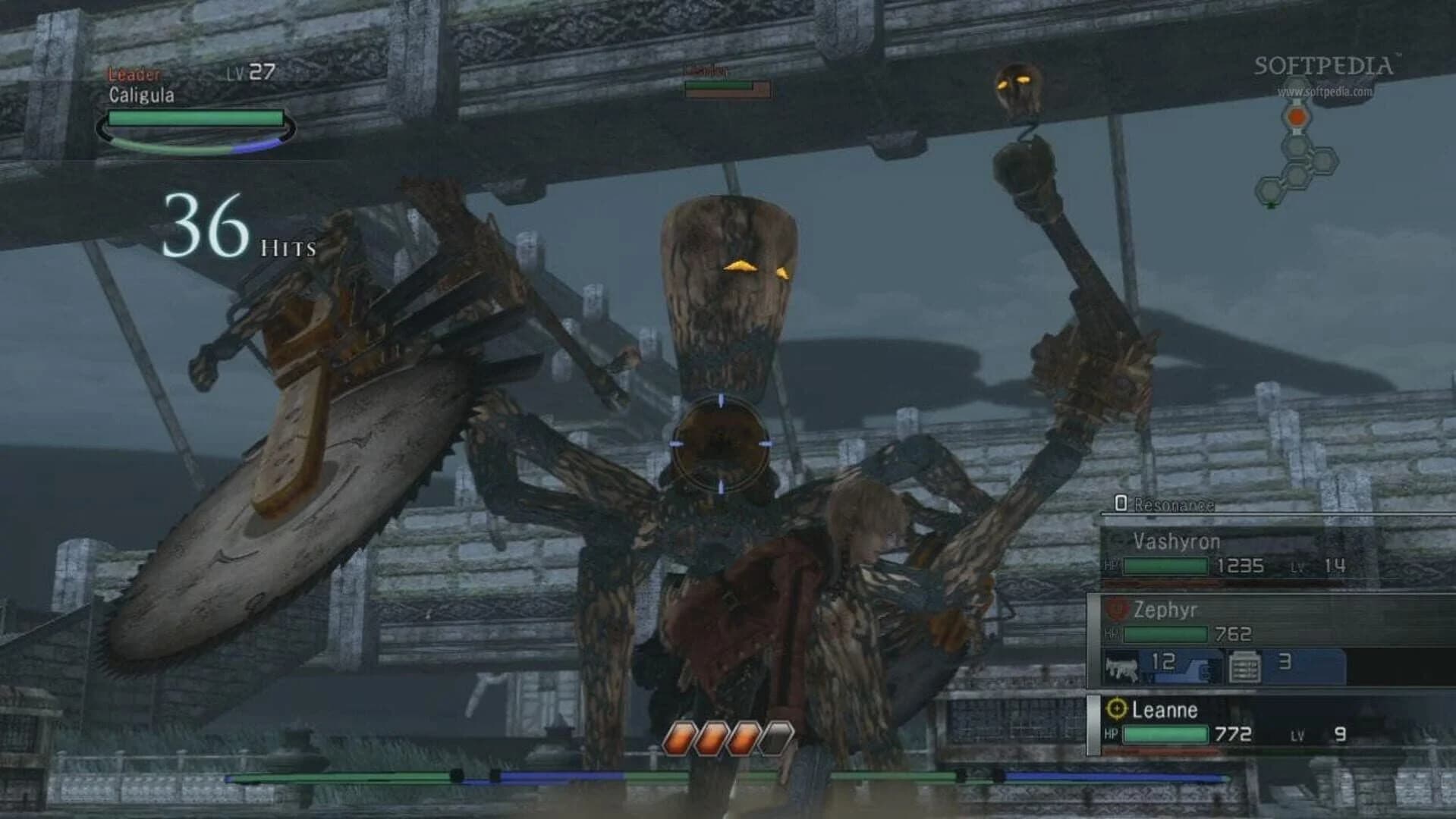Click the orange hexagon at the minimap top

coord(1297,116)
